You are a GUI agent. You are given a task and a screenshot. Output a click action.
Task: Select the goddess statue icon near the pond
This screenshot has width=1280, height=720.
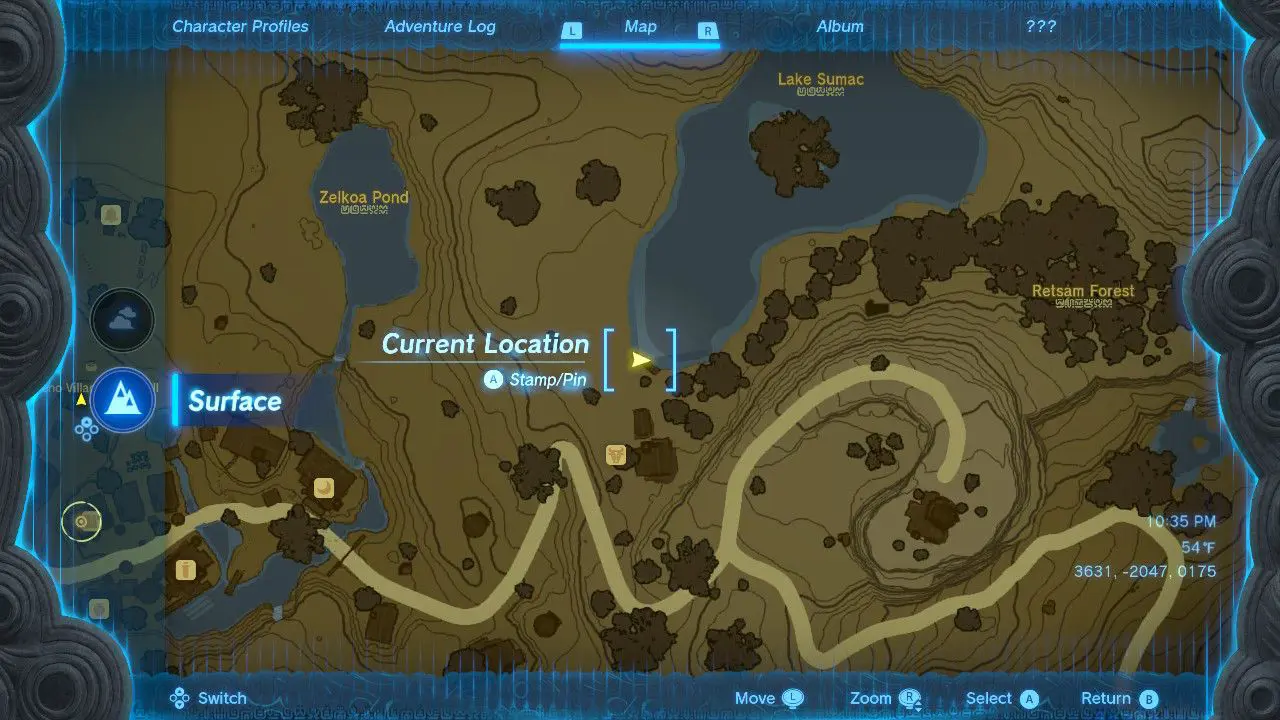[x=325, y=487]
